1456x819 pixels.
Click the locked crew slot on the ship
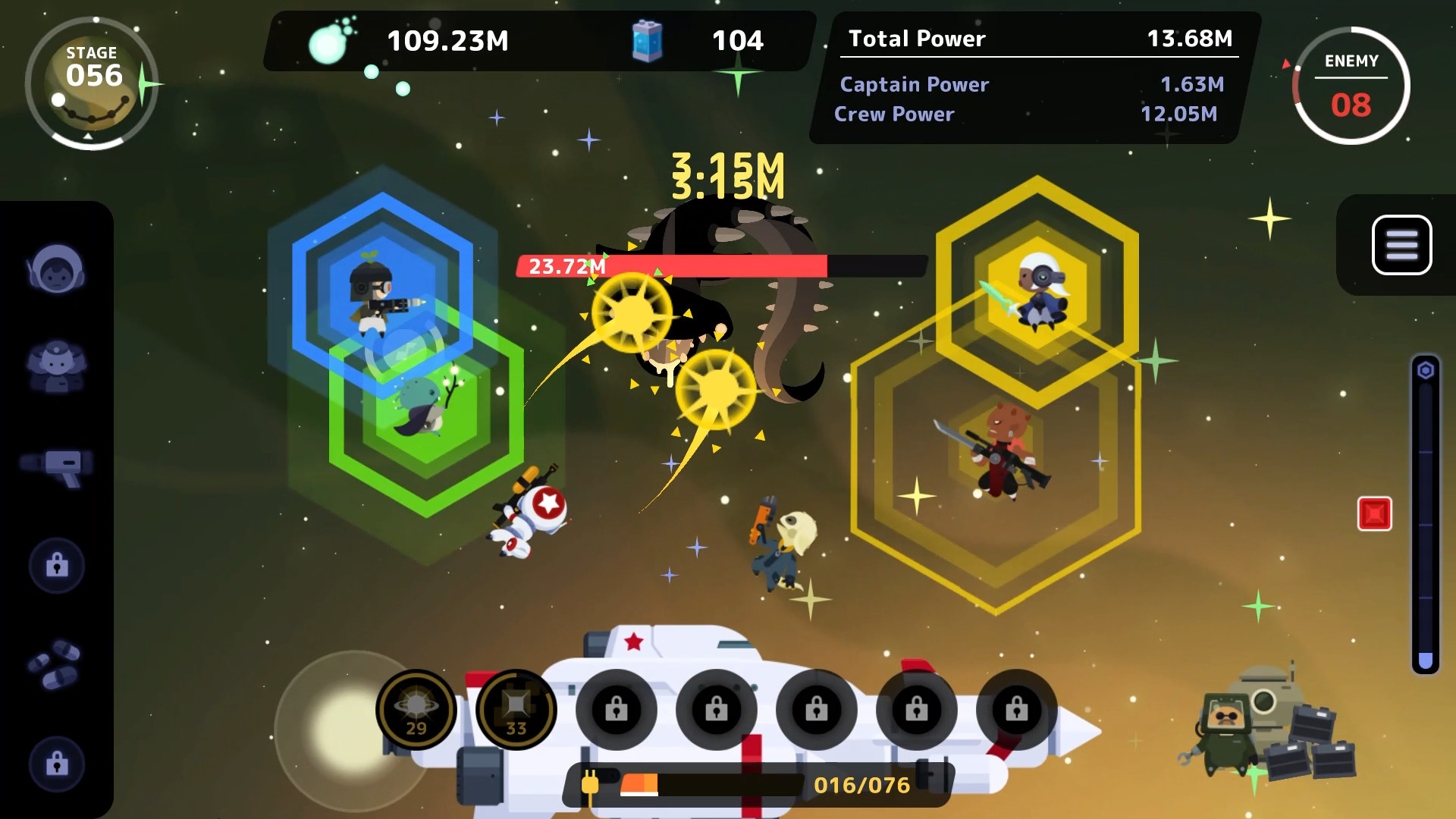pyautogui.click(x=617, y=709)
